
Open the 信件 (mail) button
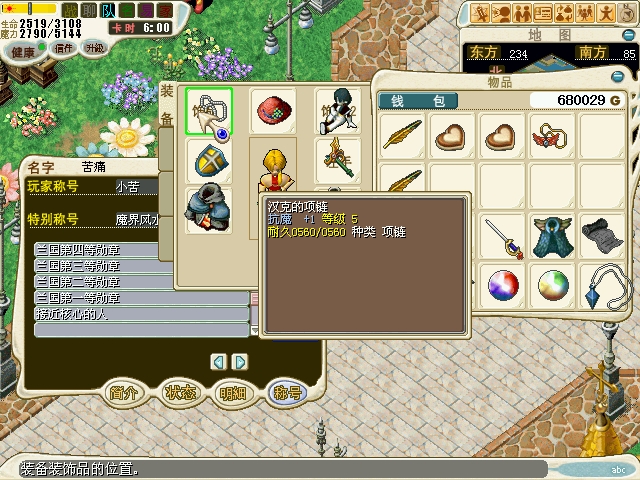point(65,48)
